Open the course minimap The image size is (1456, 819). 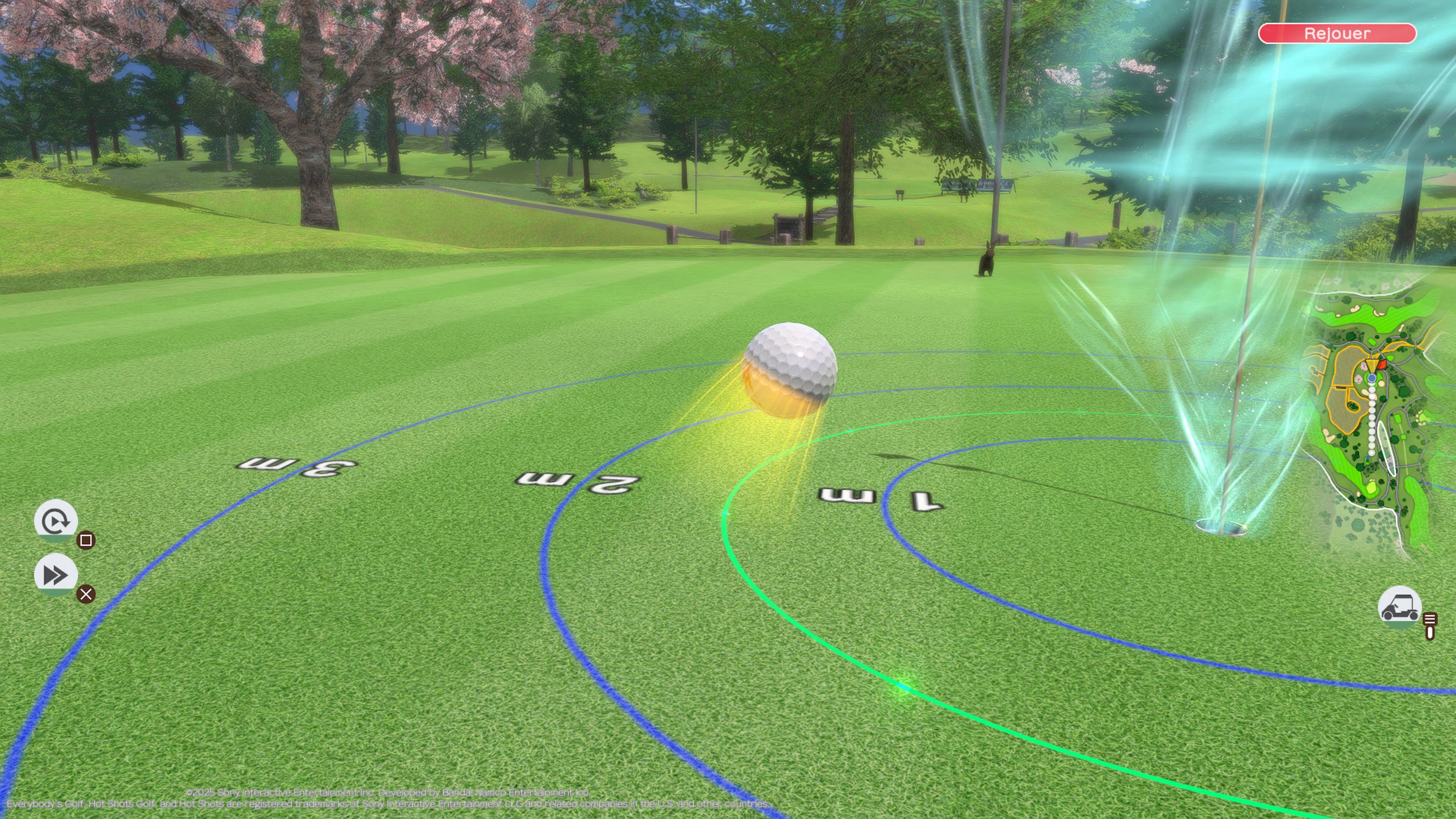click(x=1373, y=418)
